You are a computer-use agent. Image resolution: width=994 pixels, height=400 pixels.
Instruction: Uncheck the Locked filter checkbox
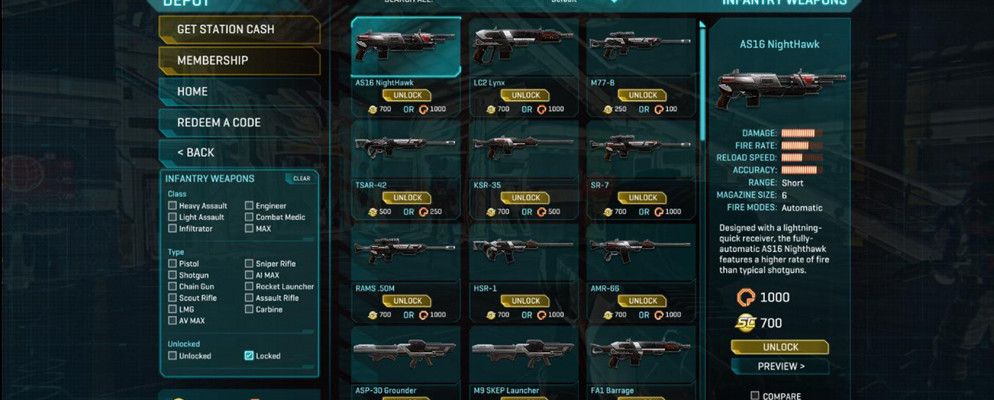coord(249,356)
